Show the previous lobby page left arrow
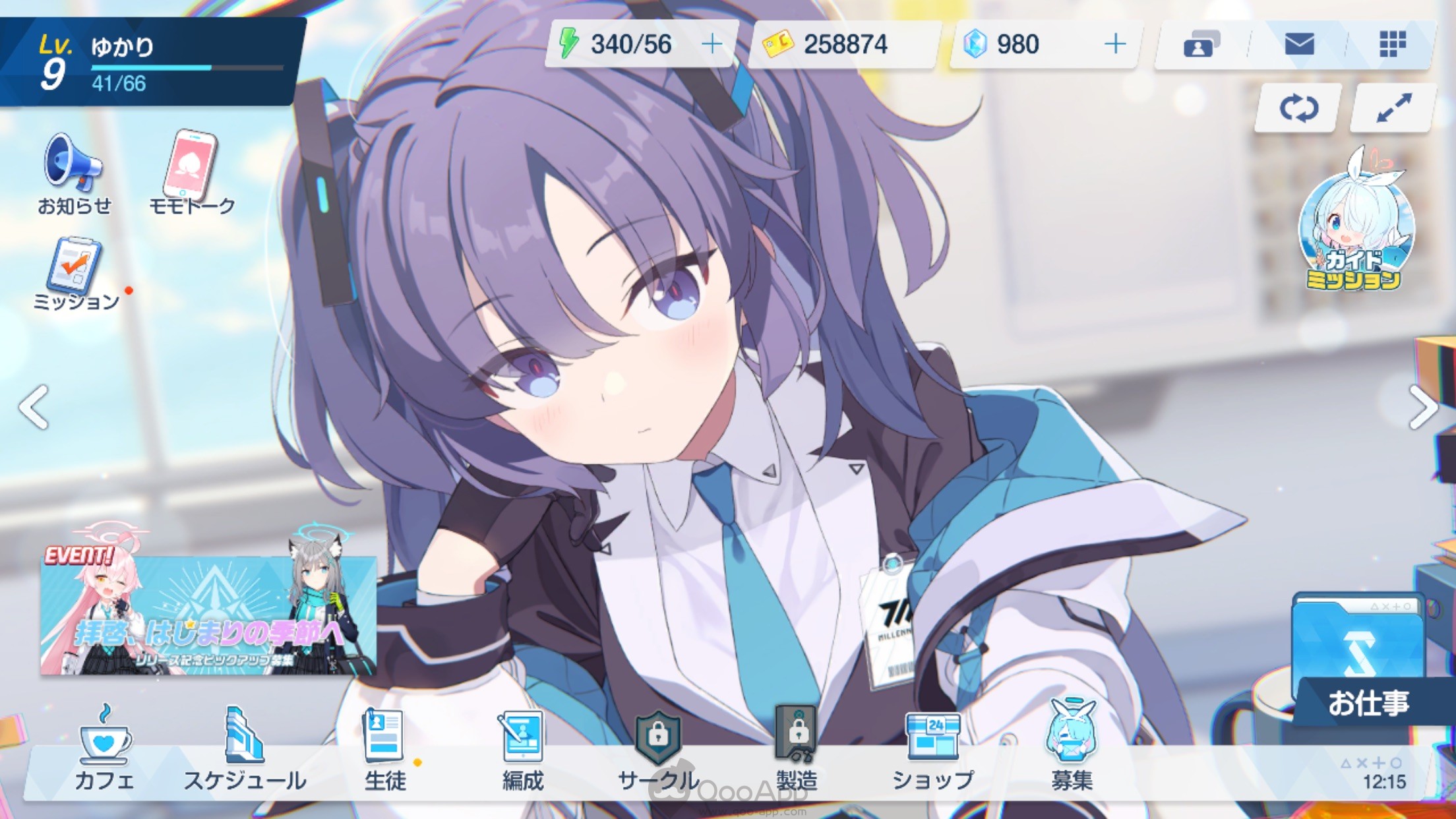Screen dimensions: 1456x819 pos(33,407)
